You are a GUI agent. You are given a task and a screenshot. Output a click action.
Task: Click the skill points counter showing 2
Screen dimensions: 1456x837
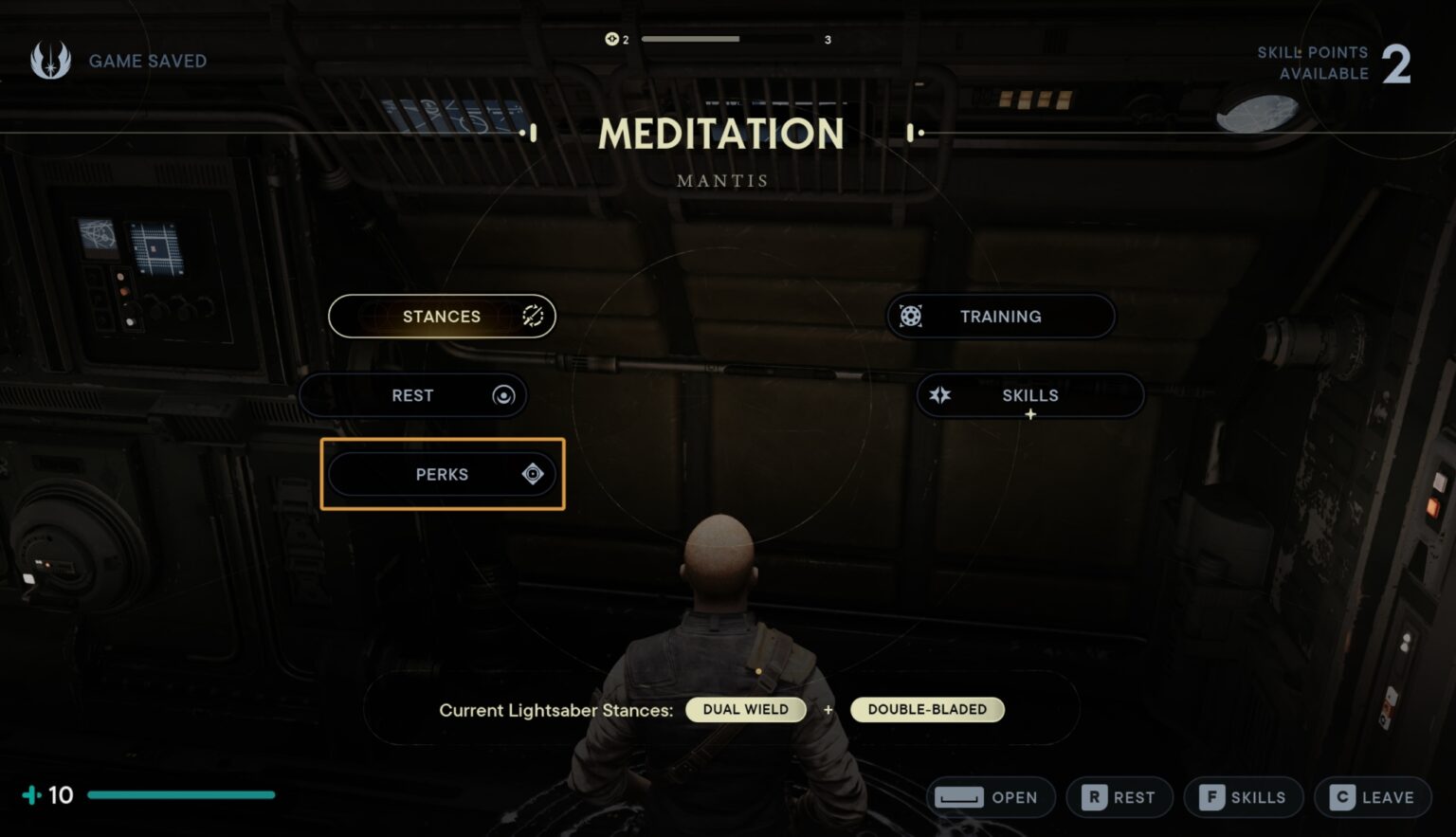click(1398, 63)
